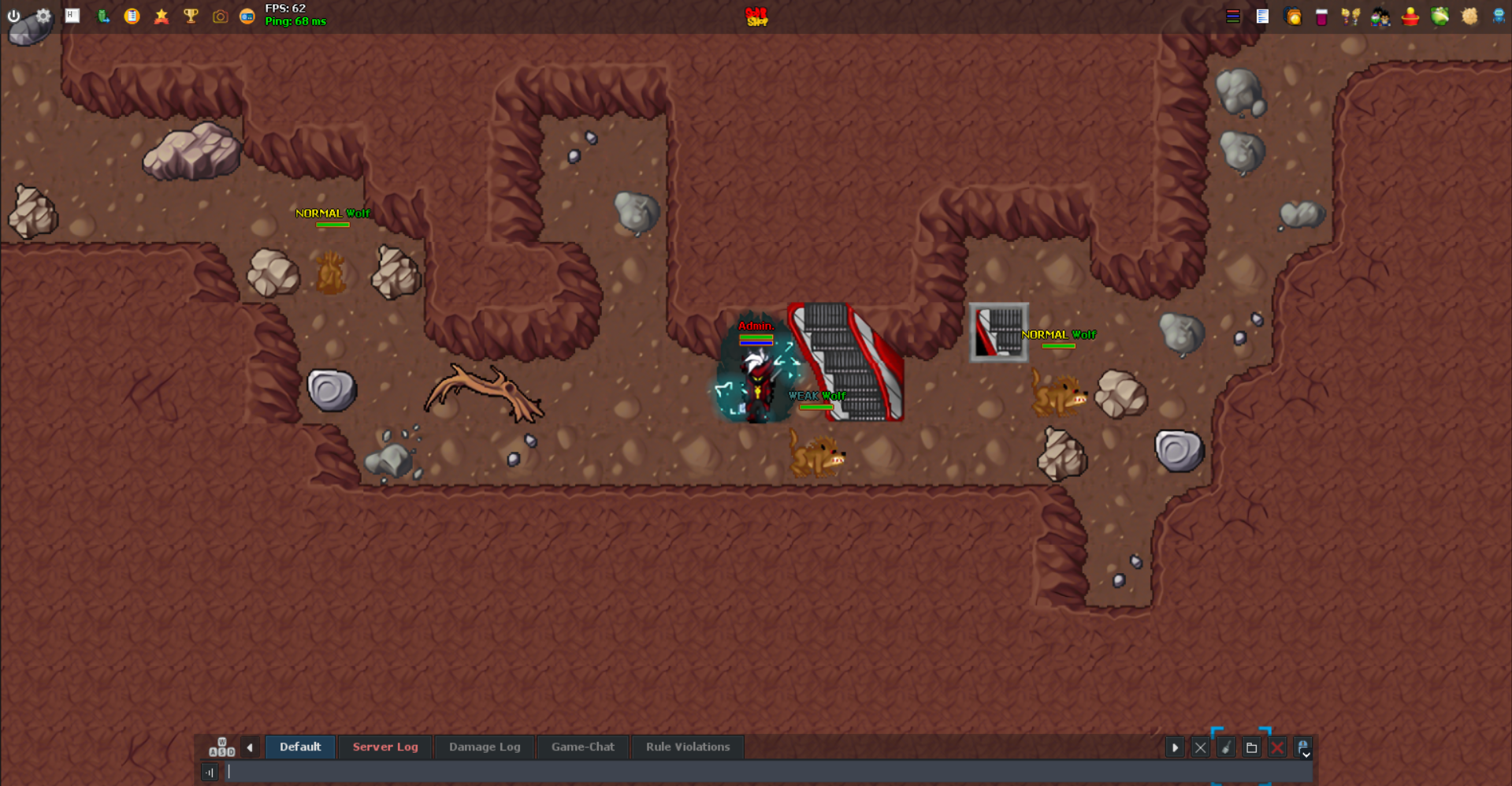Open the Rule Violations tab
The height and width of the screenshot is (786, 1512).
pos(688,747)
